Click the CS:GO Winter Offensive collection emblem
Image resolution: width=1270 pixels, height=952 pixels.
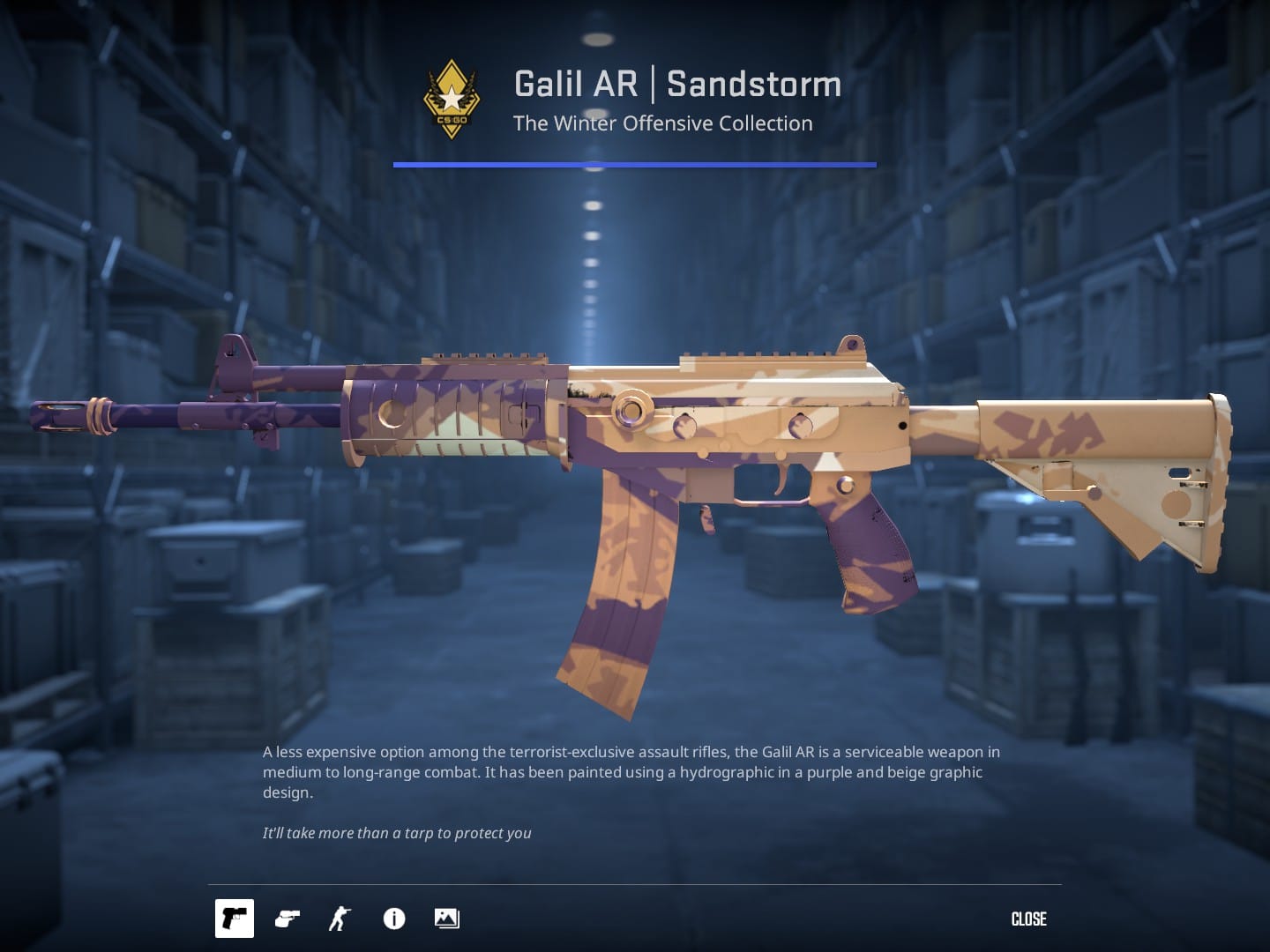tap(450, 97)
